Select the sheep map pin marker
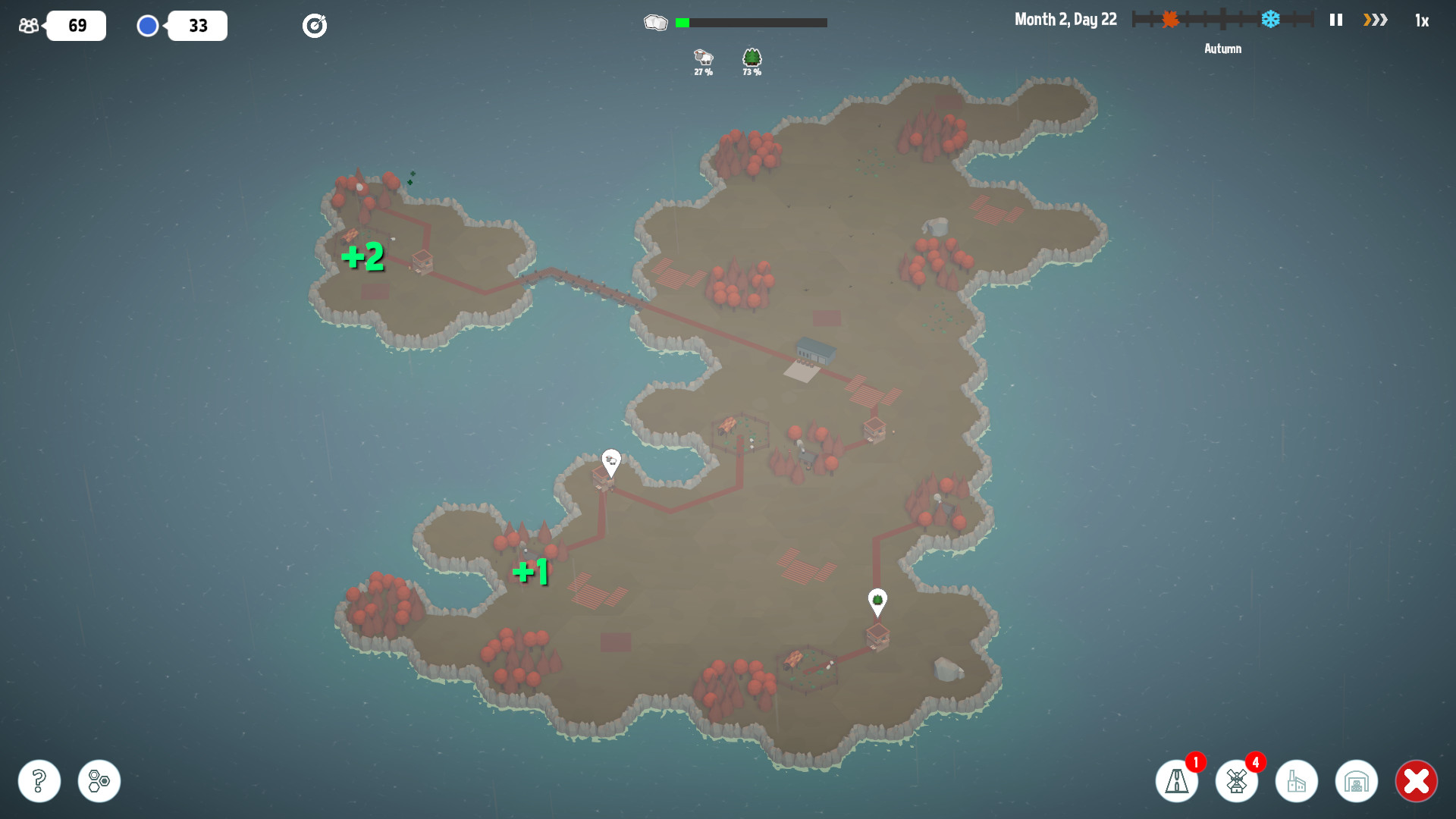1456x819 pixels. pos(611,460)
